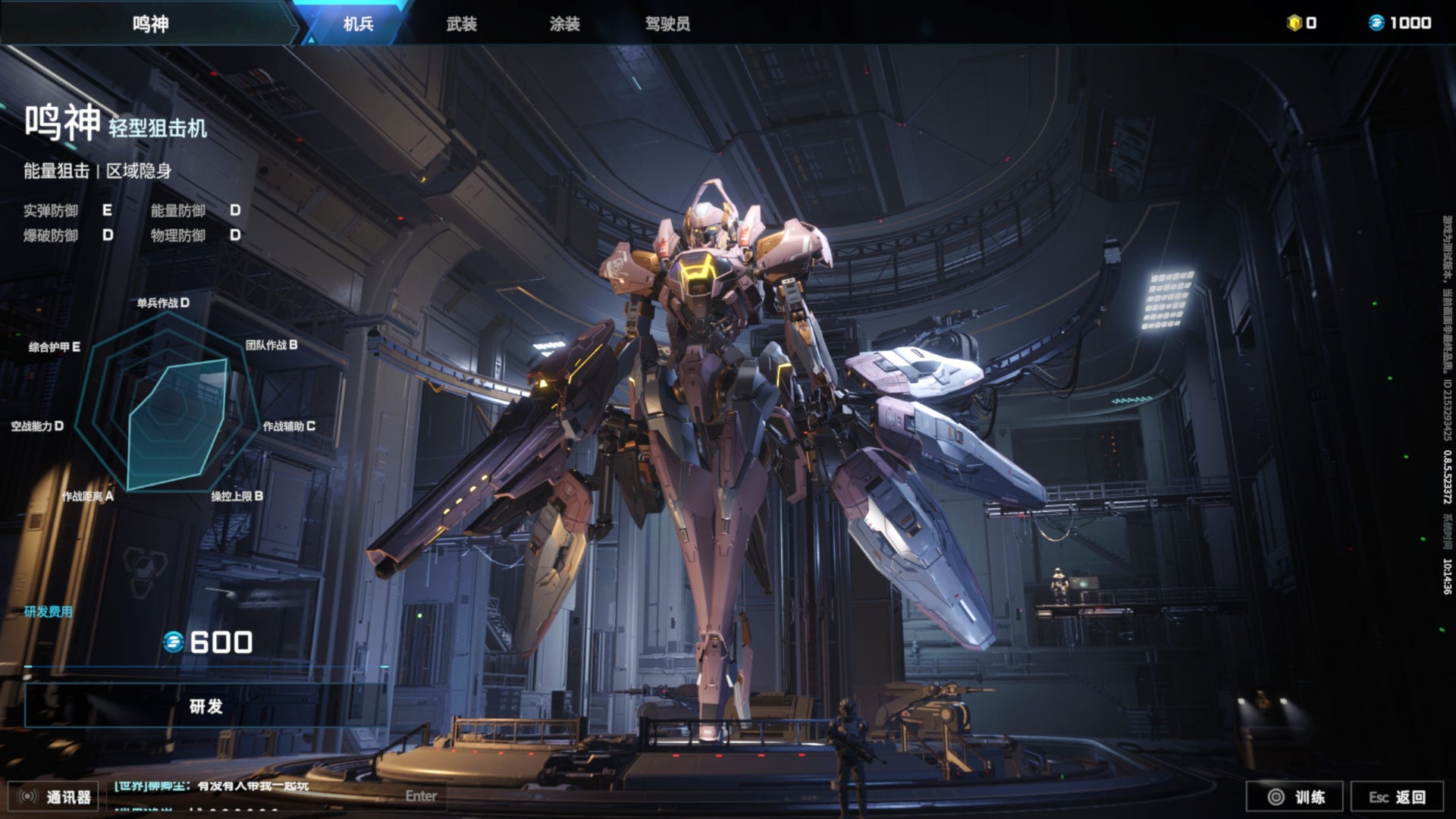Open the 武装 tab
Screen dimensions: 1456x819
click(461, 24)
